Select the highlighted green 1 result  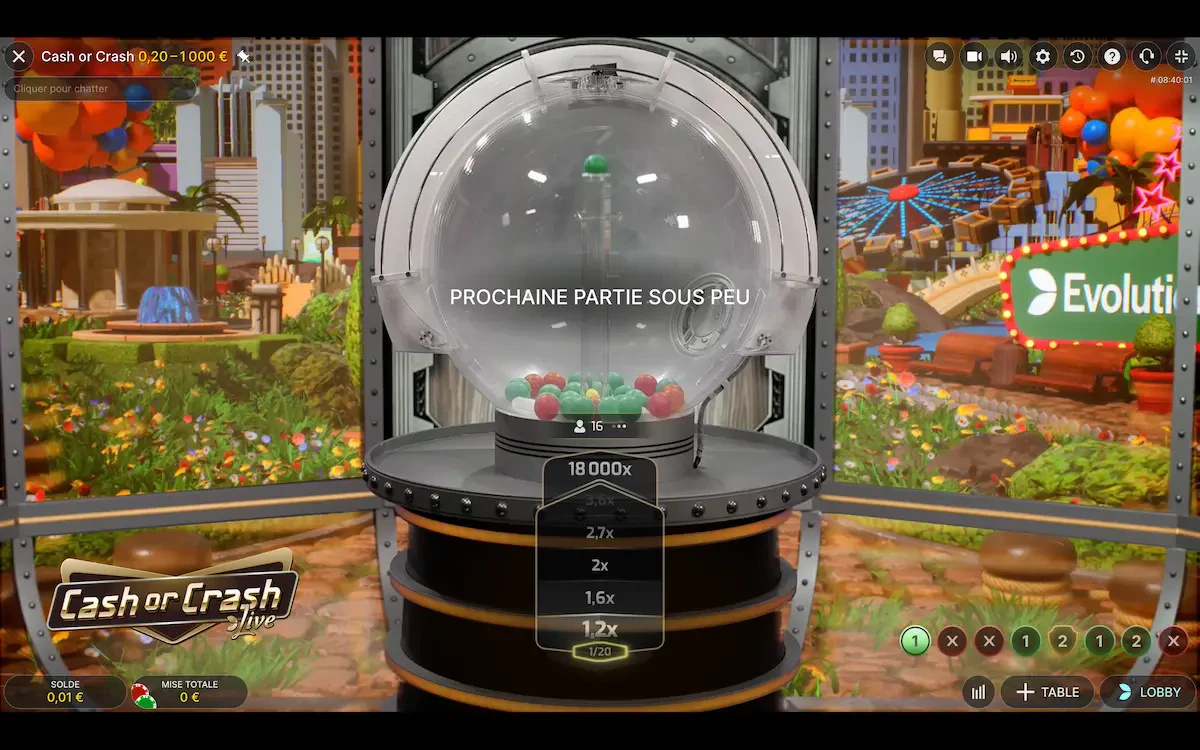tap(915, 641)
